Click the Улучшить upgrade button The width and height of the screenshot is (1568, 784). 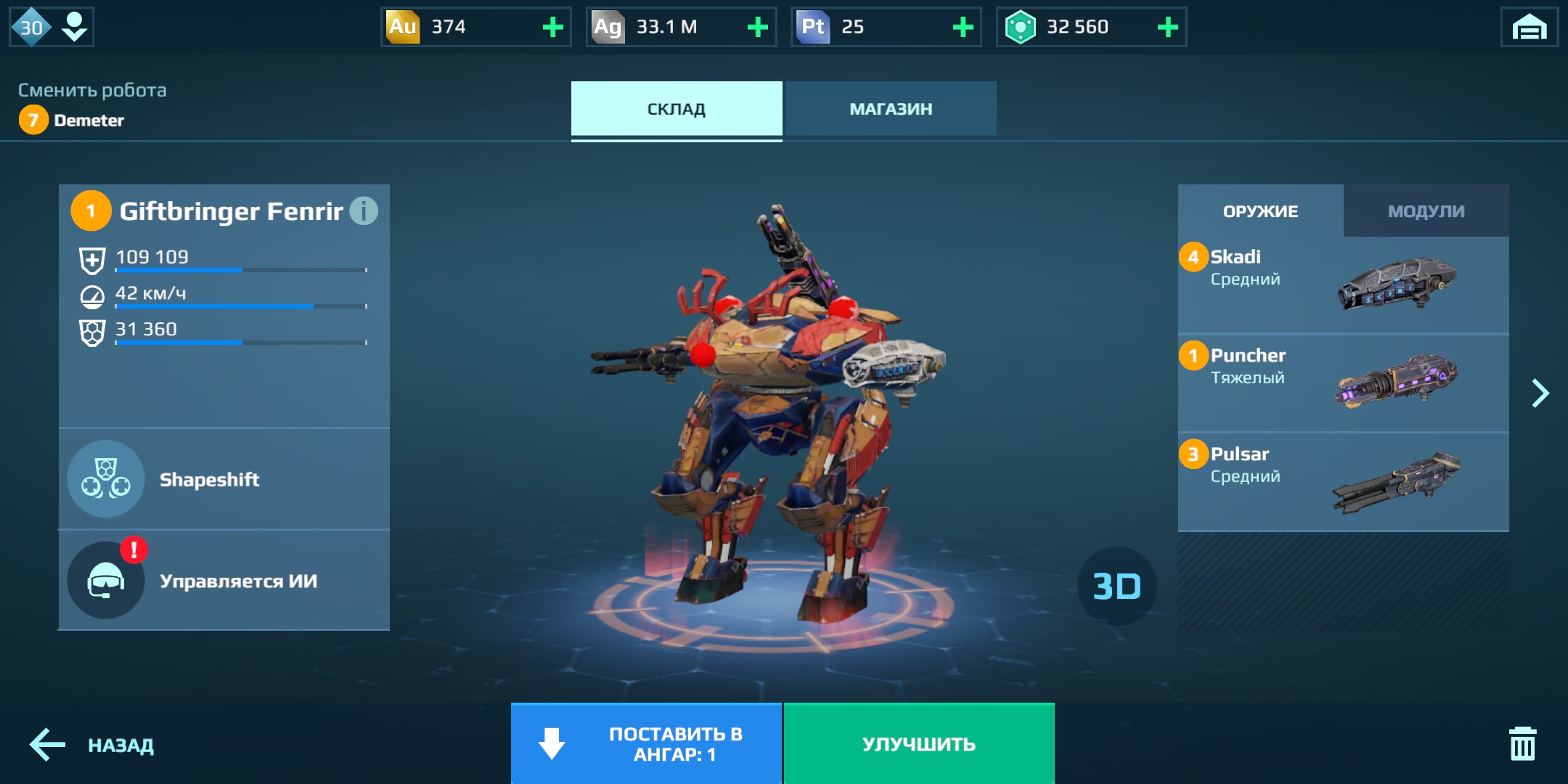(x=919, y=744)
